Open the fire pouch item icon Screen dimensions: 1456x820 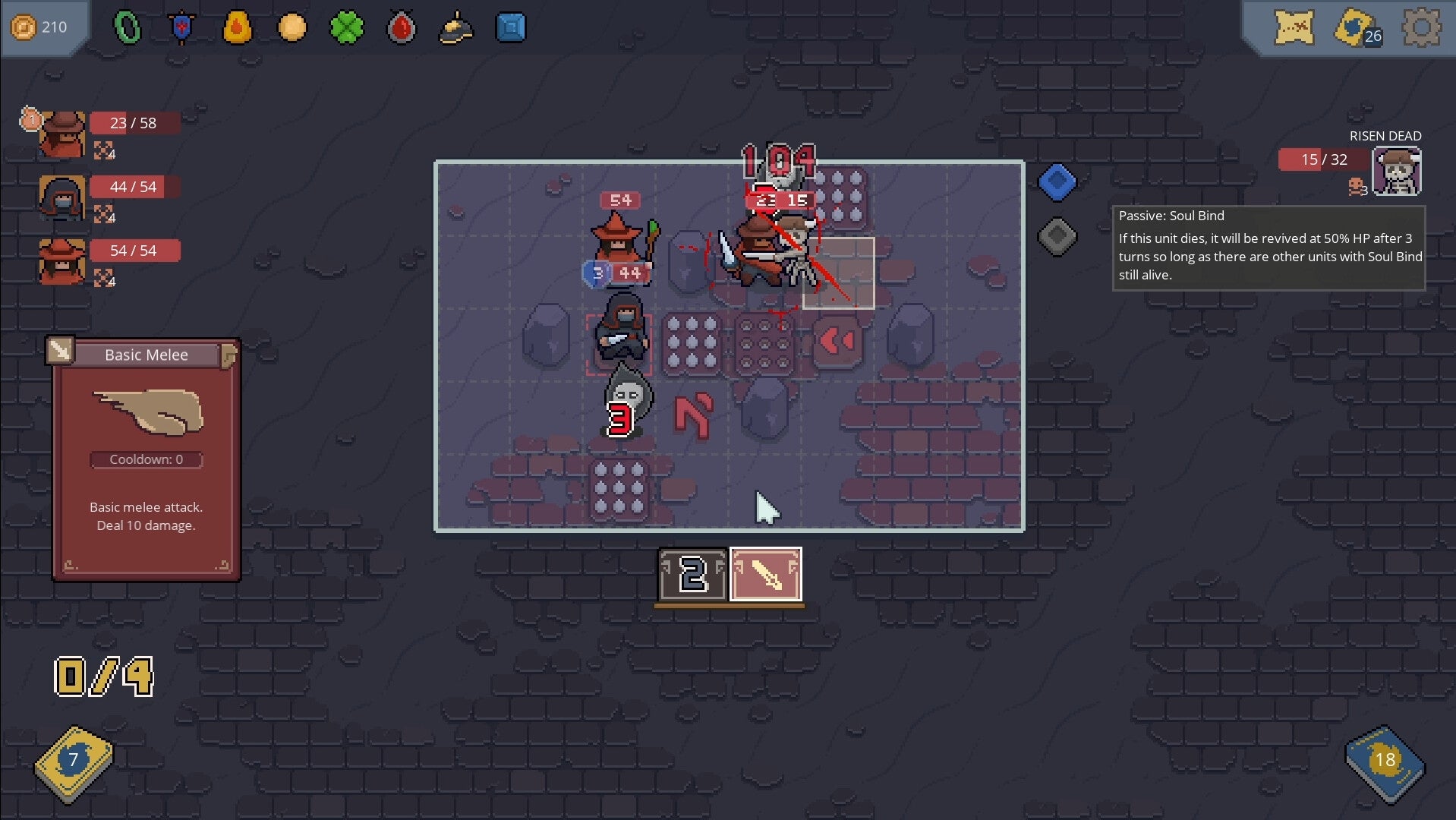(238, 27)
